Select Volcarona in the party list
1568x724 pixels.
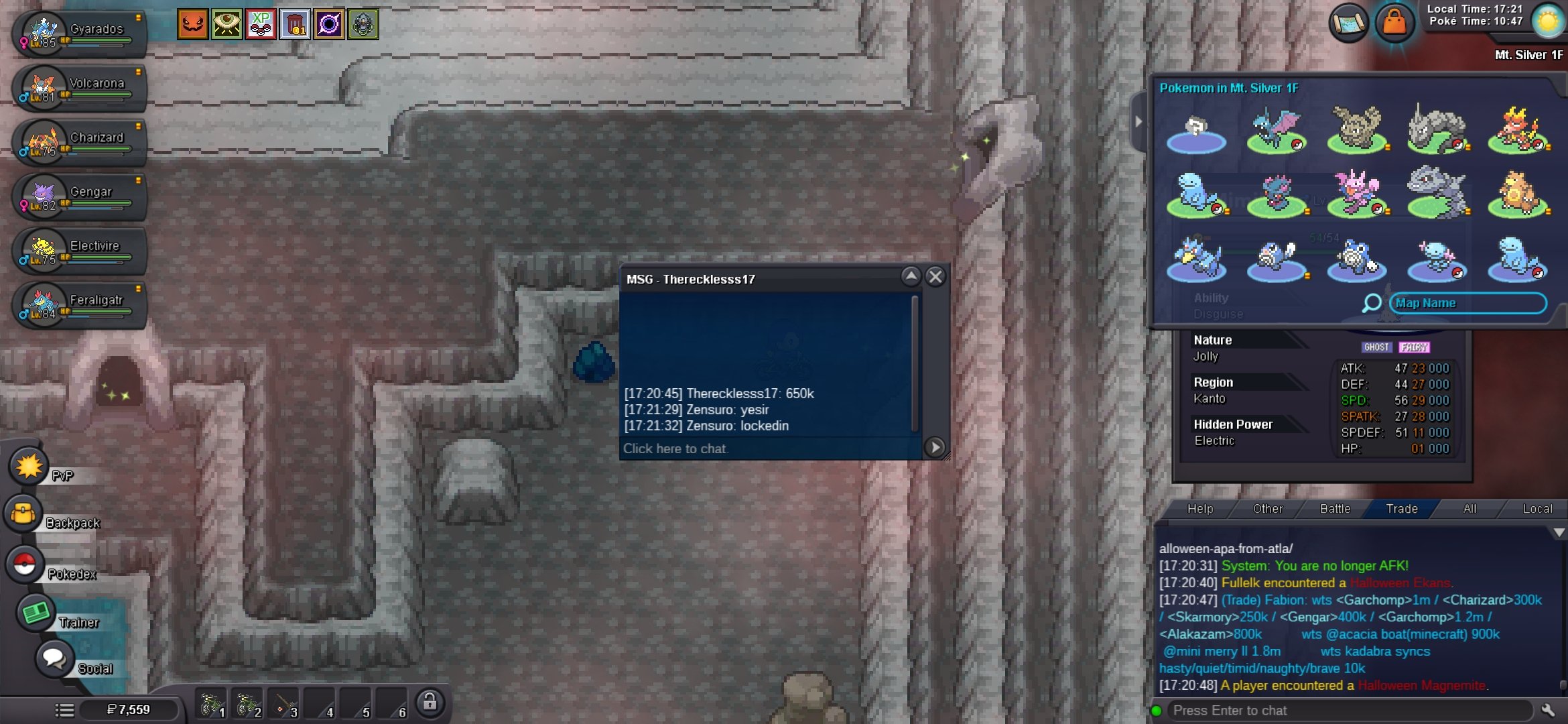tap(79, 88)
